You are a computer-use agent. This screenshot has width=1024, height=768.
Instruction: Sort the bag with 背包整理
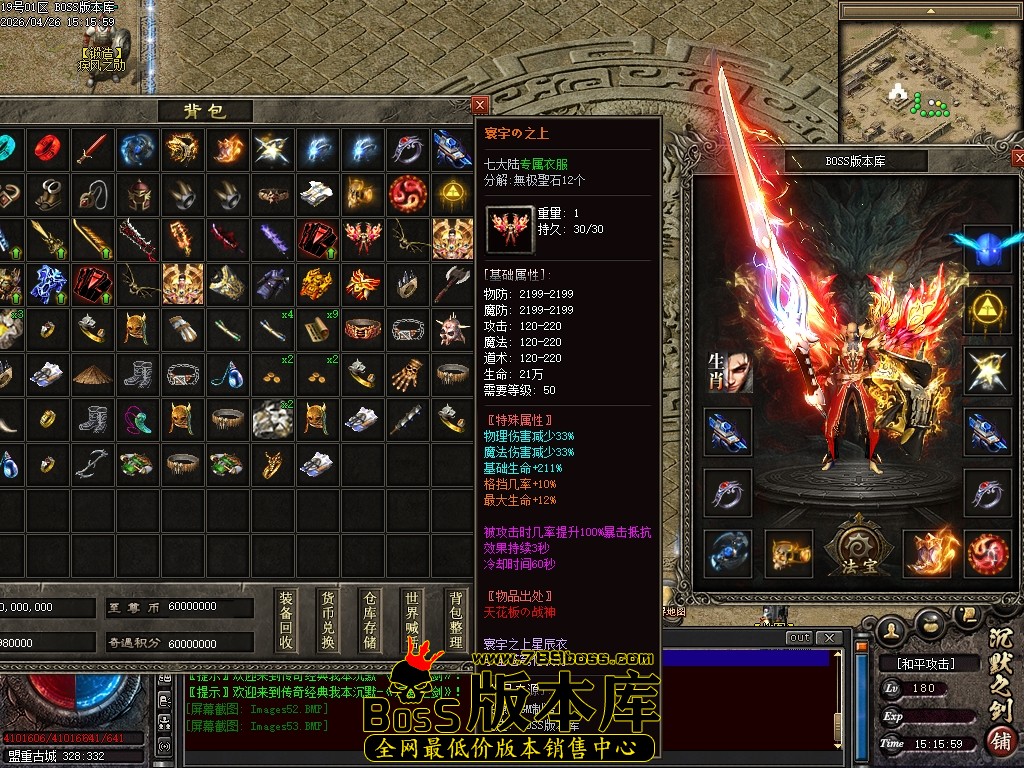[x=456, y=620]
